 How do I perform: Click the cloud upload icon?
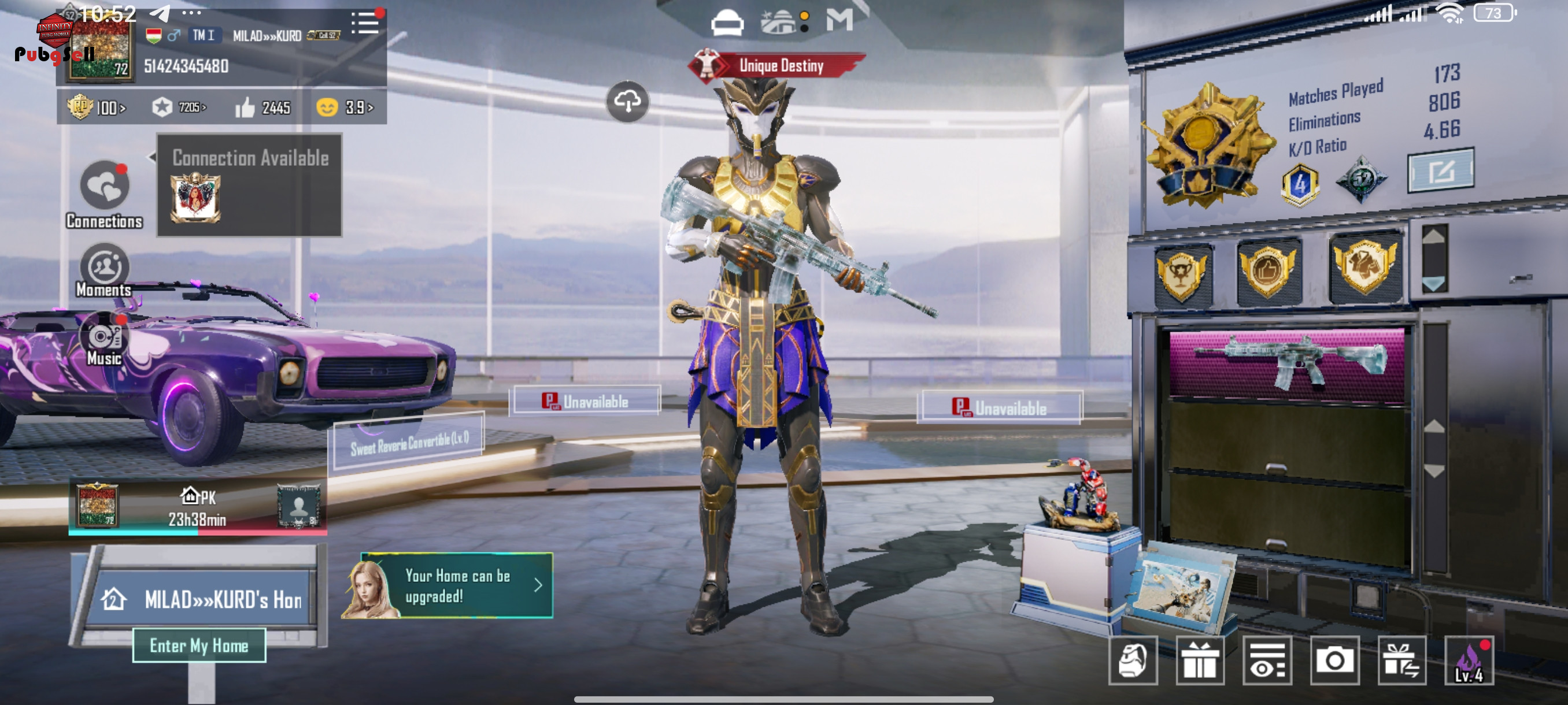627,102
